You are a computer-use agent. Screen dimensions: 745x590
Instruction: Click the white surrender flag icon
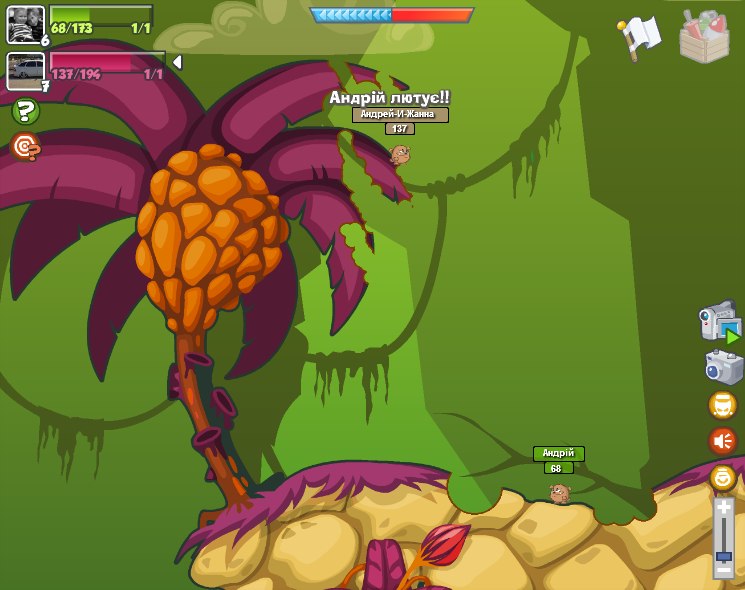coord(640,34)
